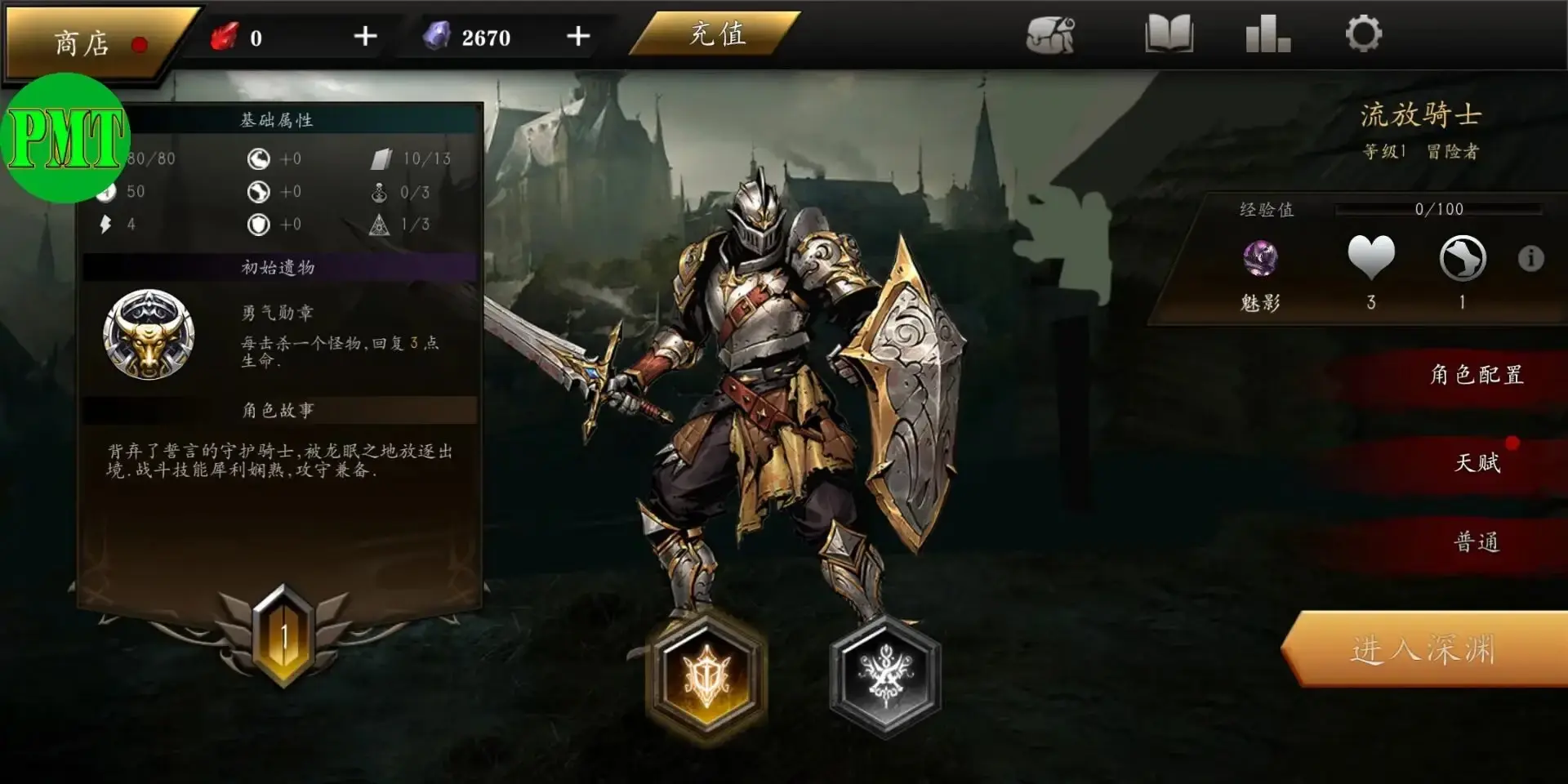
Task: Select the 魅影 purple orb icon
Action: point(1260,260)
